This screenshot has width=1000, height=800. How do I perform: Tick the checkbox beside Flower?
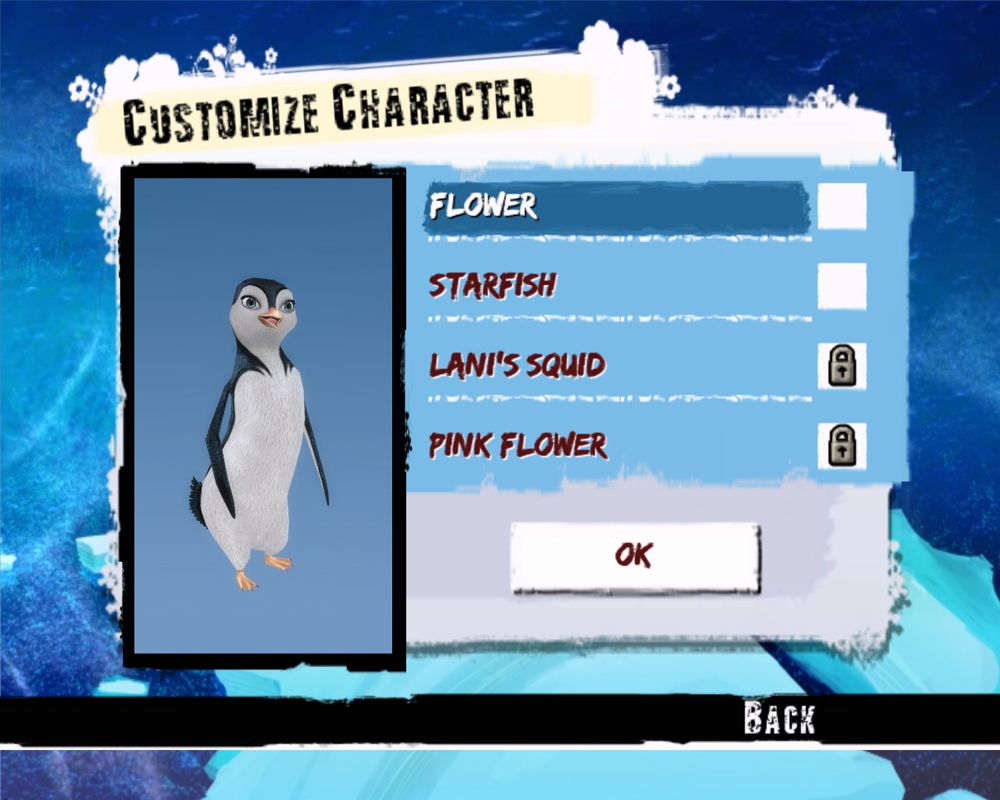842,206
